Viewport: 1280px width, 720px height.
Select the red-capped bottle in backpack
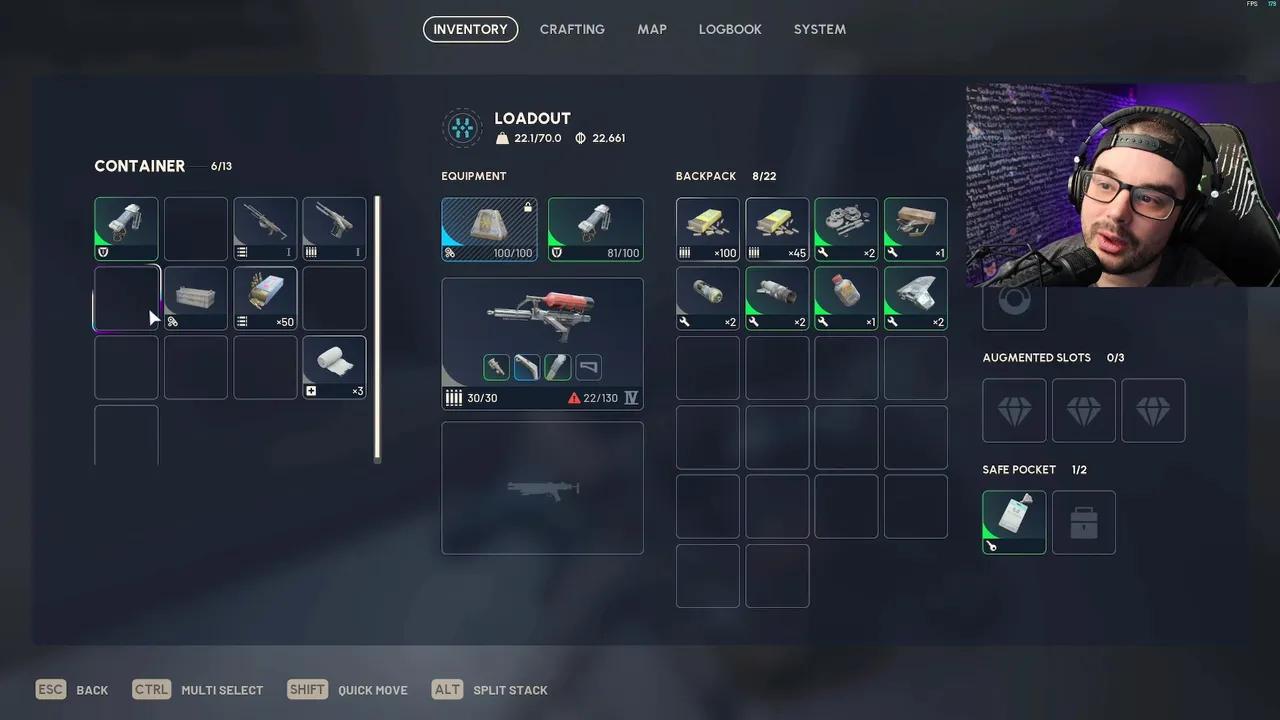point(846,298)
